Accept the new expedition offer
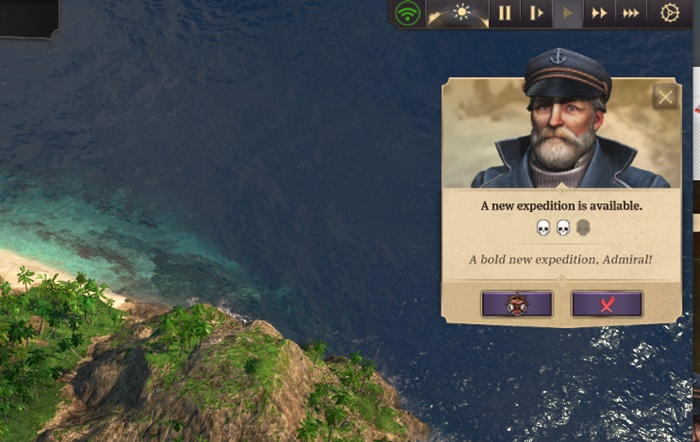This screenshot has height=442, width=700. click(516, 304)
